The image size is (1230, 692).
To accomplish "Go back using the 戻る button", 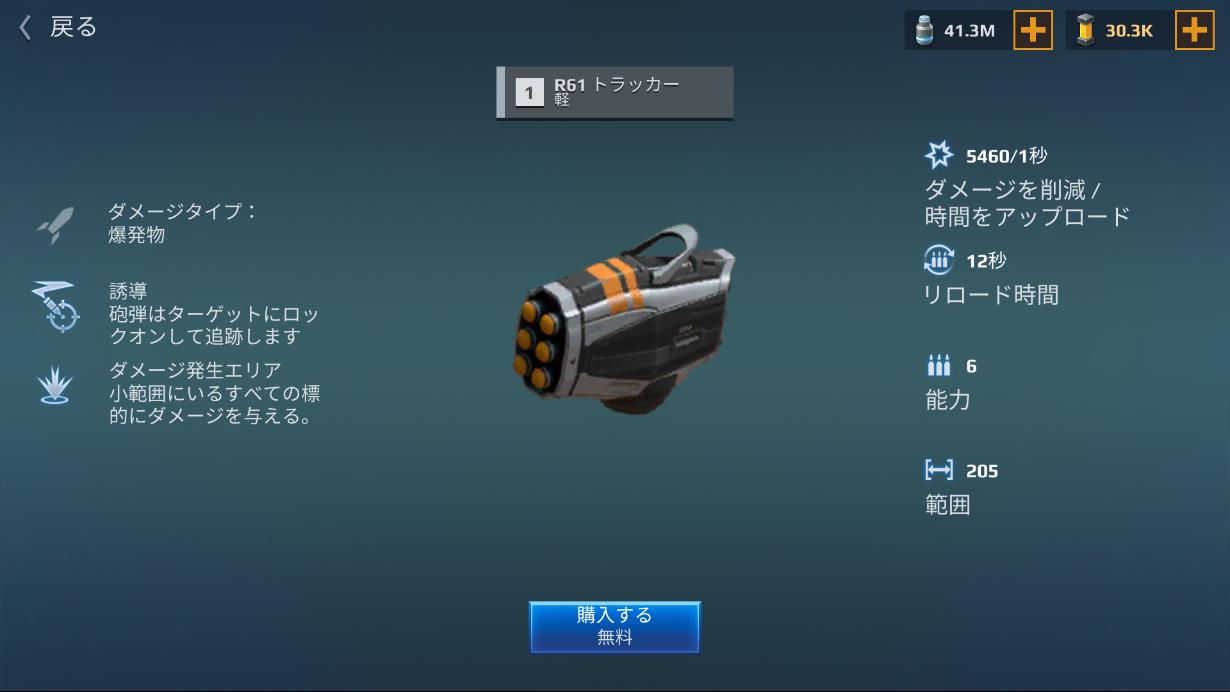I will coord(58,27).
